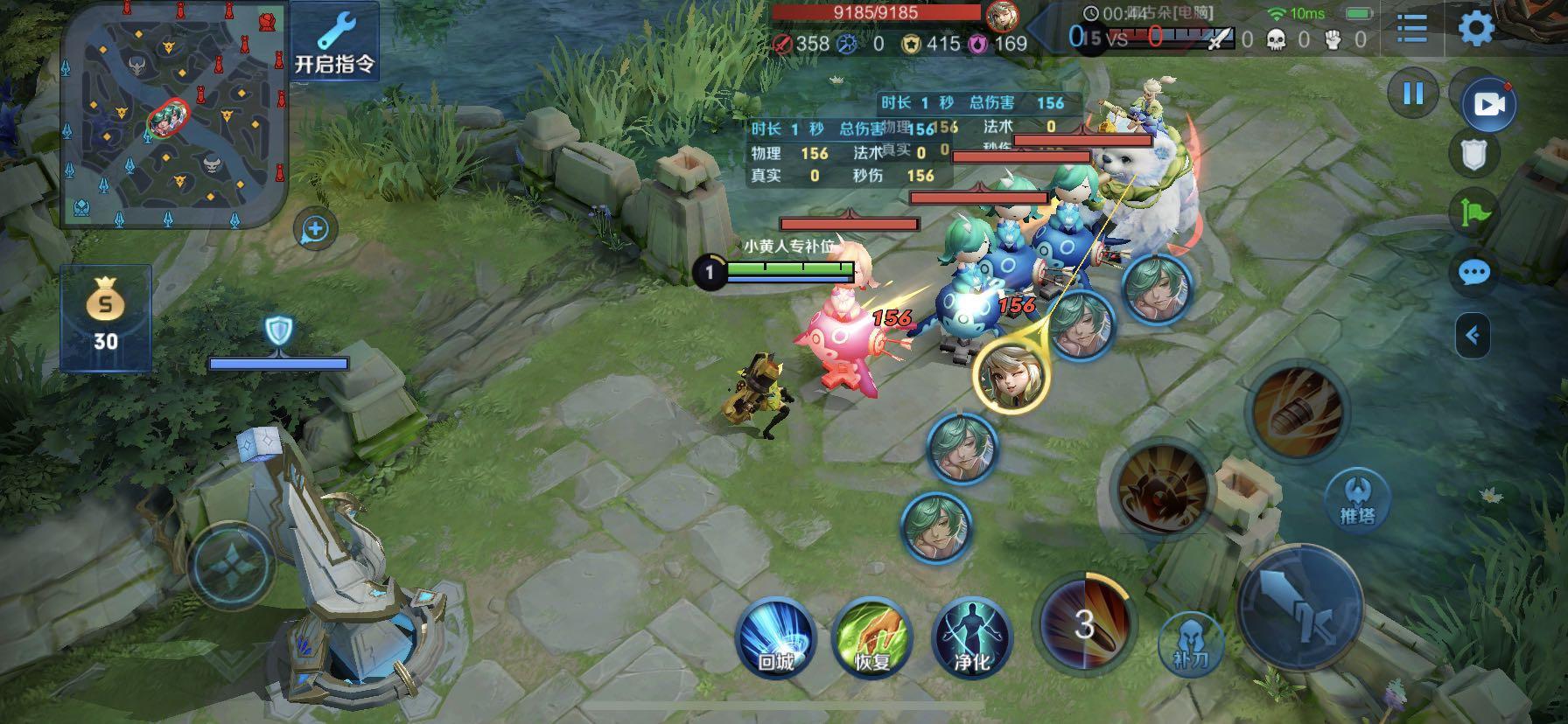Toggle the video recording camera button
1568x724 pixels.
[x=1488, y=104]
